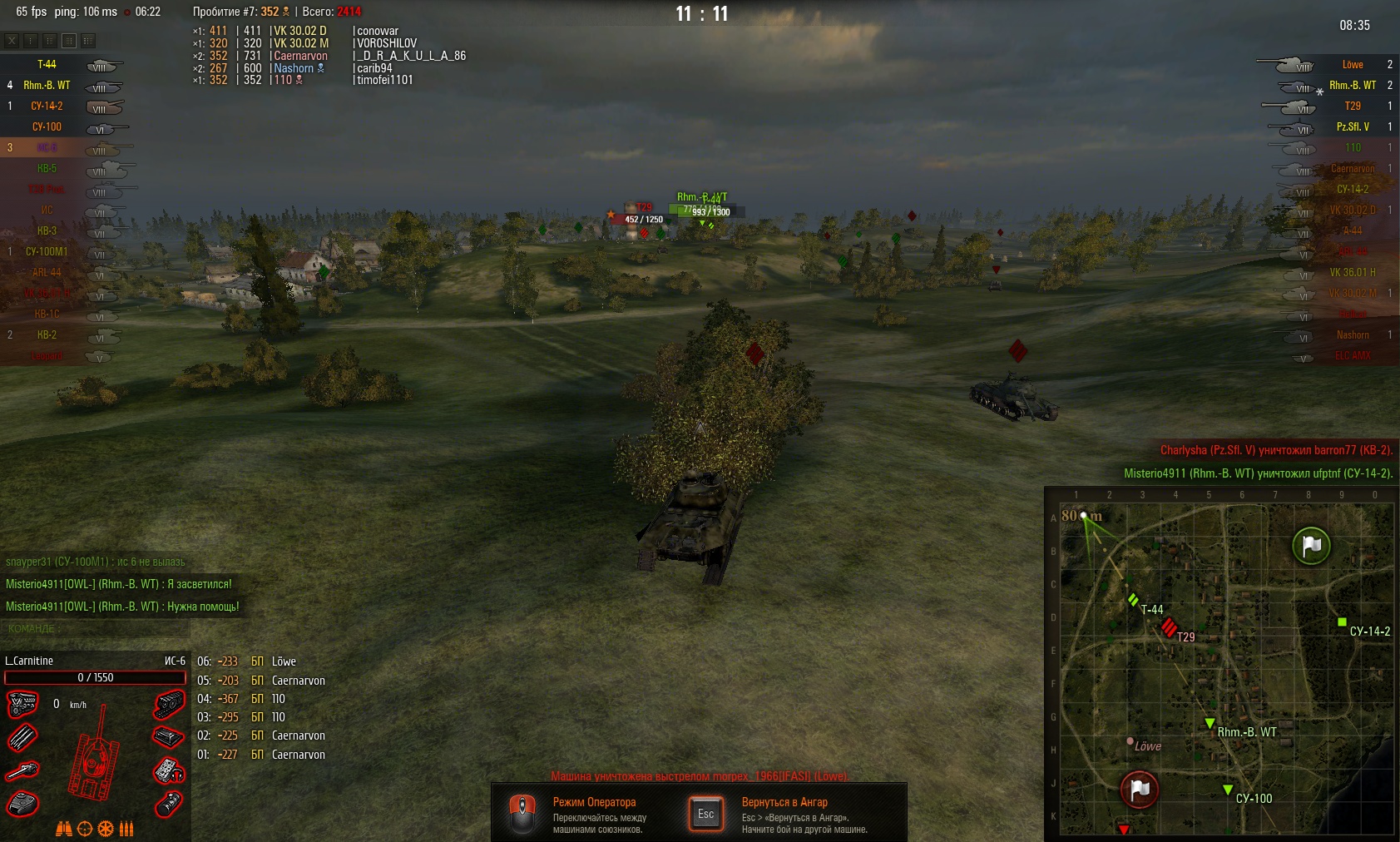Image resolution: width=1400 pixels, height=842 pixels.
Task: Click the T29 enemy row in enemy list
Action: [1353, 106]
